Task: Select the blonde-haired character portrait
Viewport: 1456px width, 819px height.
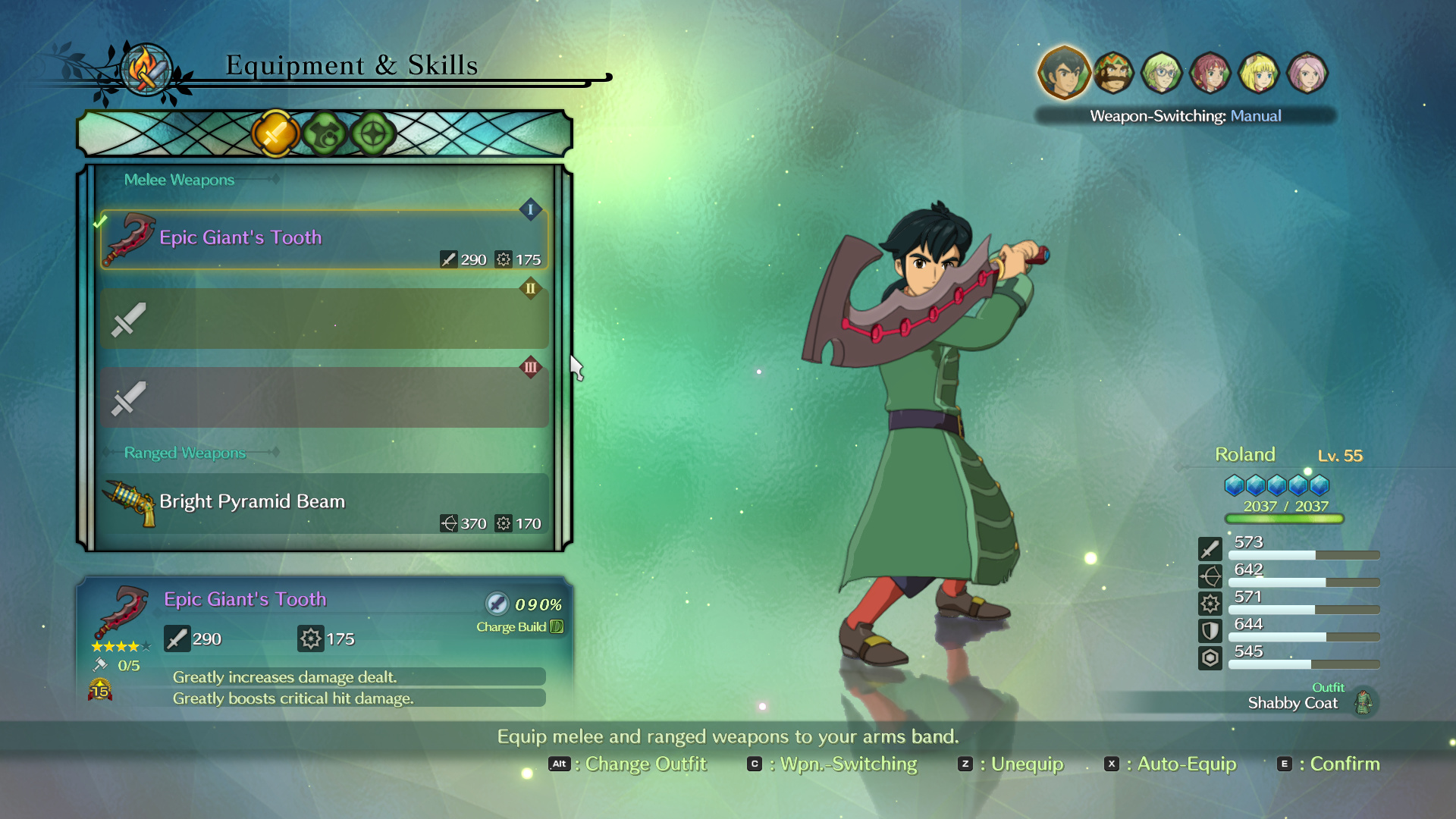Action: pyautogui.click(x=1259, y=73)
